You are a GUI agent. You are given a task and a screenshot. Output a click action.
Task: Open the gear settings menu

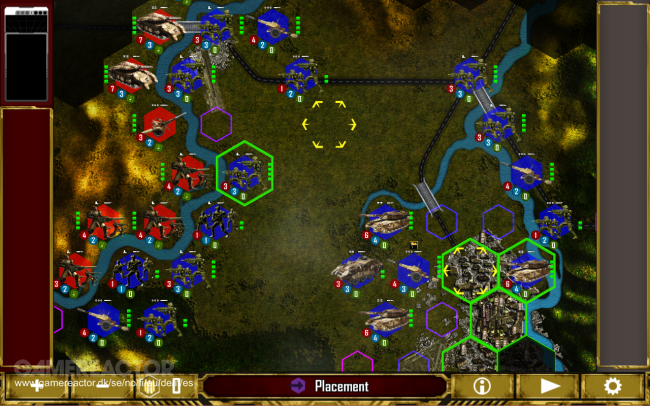tap(612, 386)
